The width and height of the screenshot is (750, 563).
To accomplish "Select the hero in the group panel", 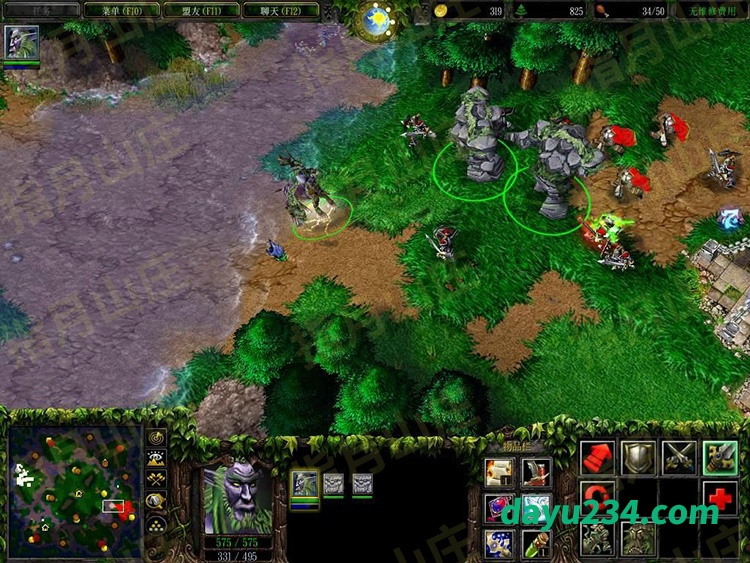I will click(x=304, y=484).
